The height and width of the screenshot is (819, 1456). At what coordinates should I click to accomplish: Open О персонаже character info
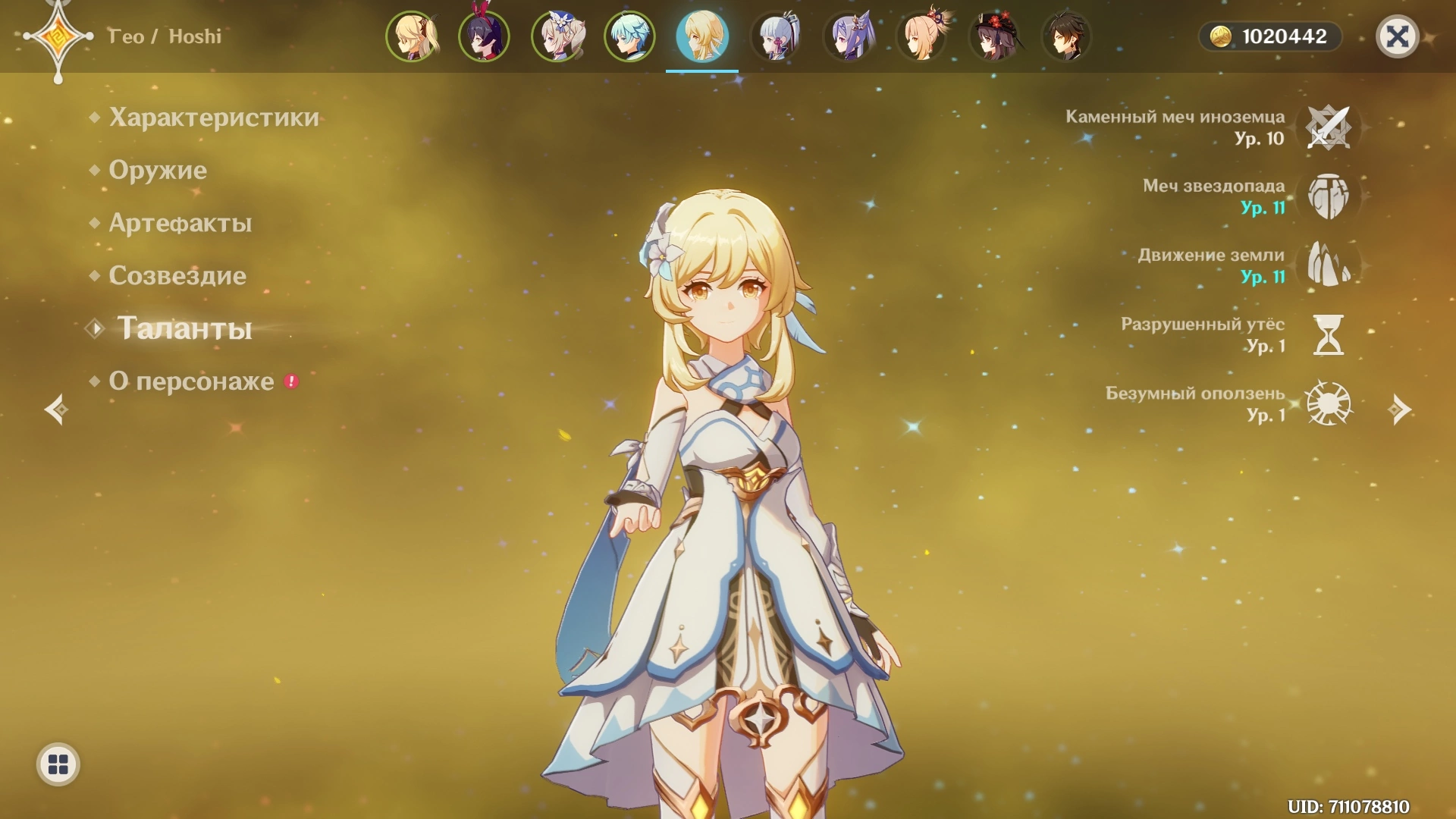pyautogui.click(x=191, y=381)
